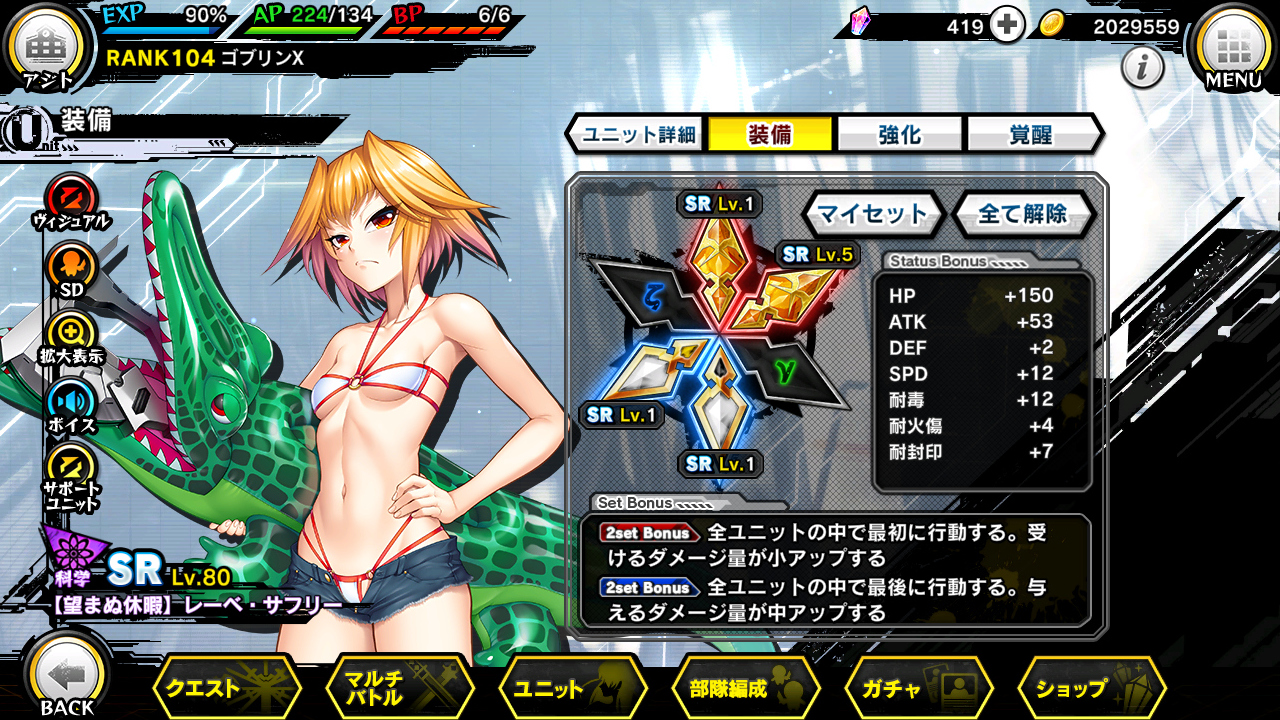1280x720 pixels.
Task: Switch to the 強化 tab
Action: point(899,134)
